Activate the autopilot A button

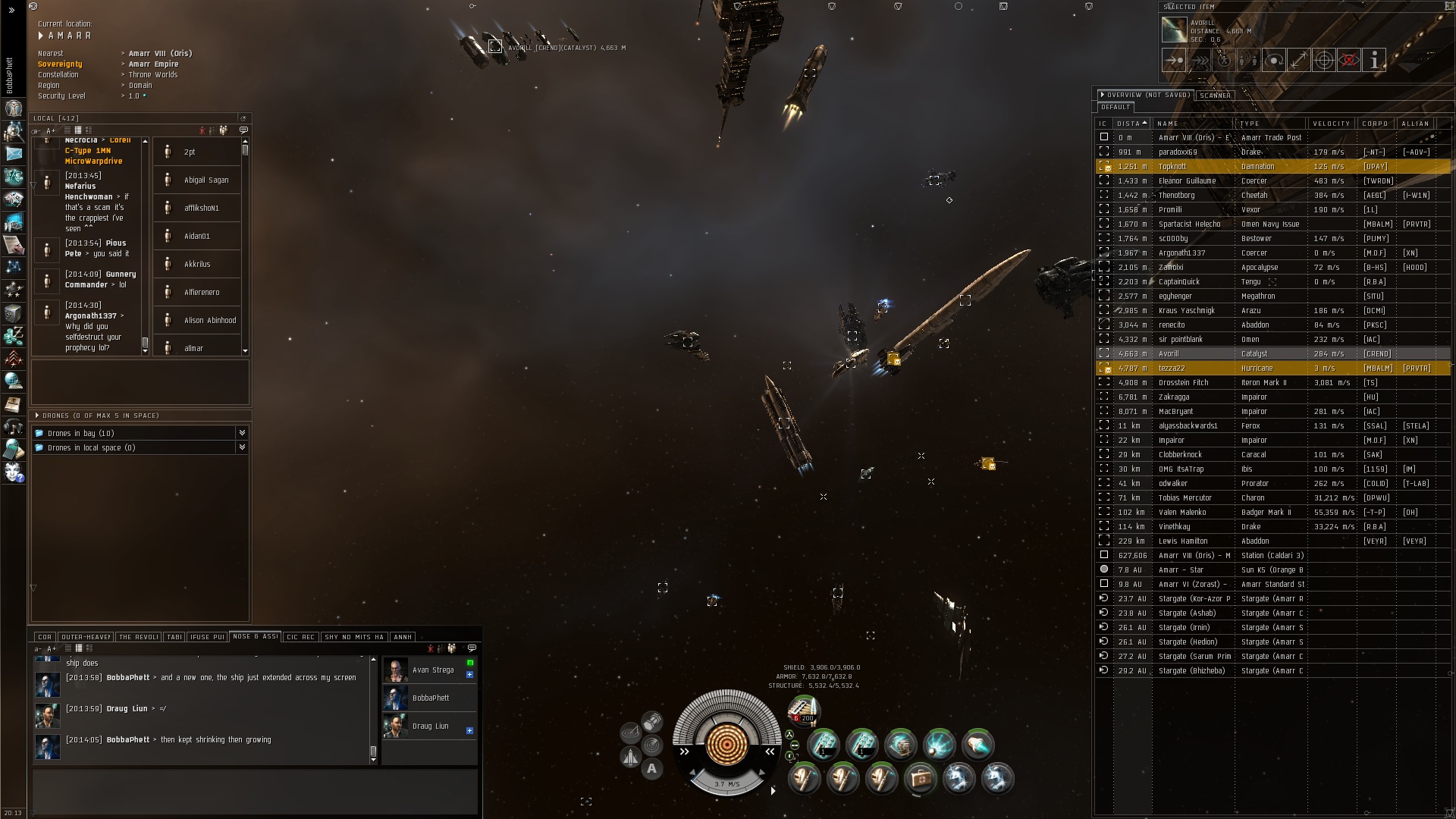(651, 769)
